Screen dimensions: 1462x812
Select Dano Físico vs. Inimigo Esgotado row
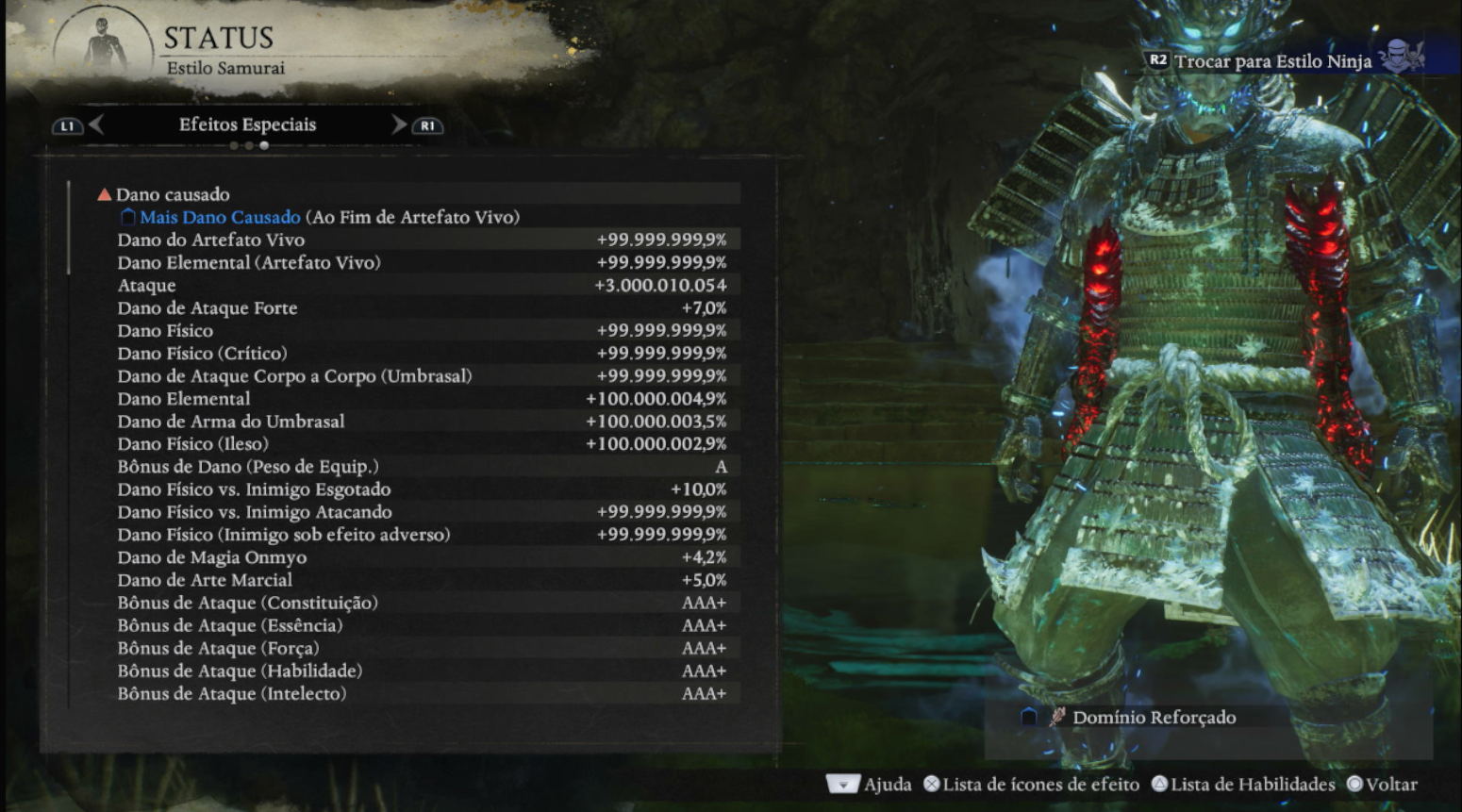(420, 489)
